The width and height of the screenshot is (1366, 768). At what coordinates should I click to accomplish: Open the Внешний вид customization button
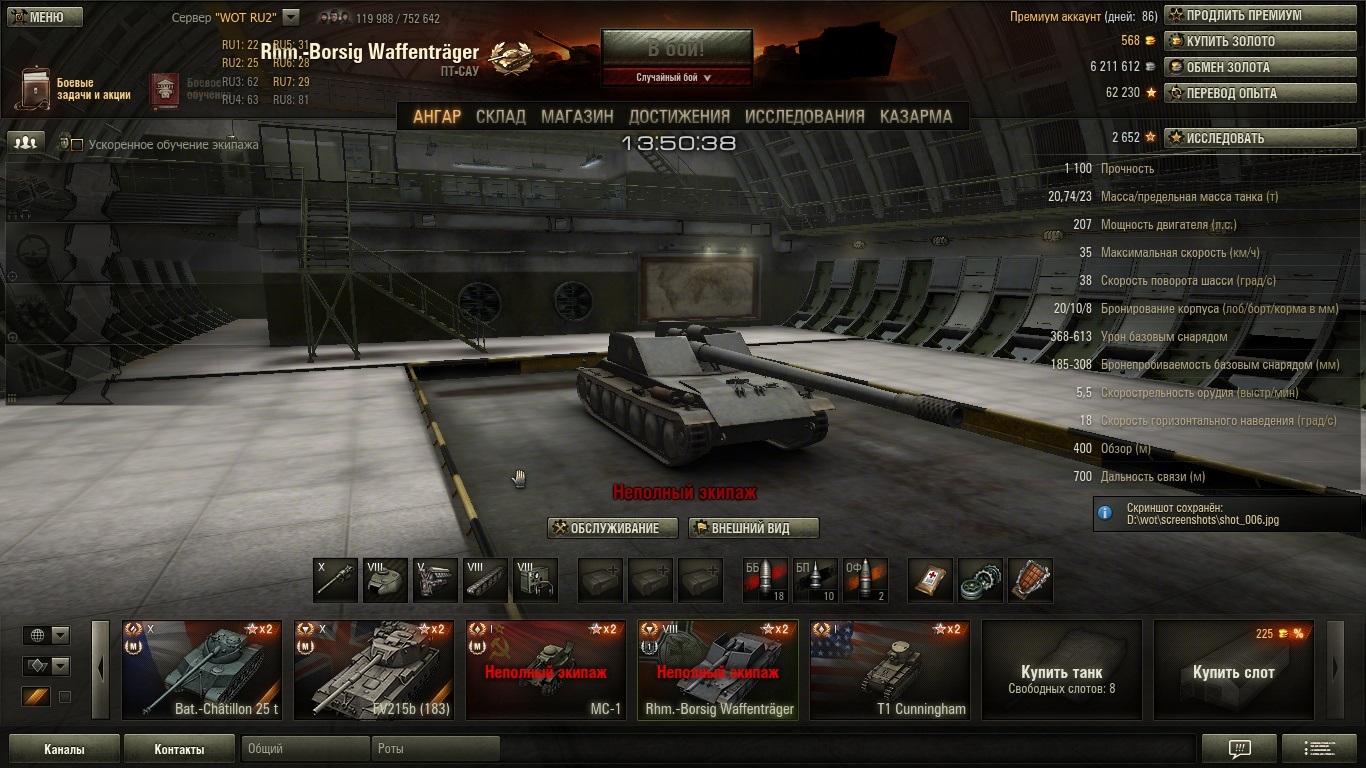pos(753,528)
